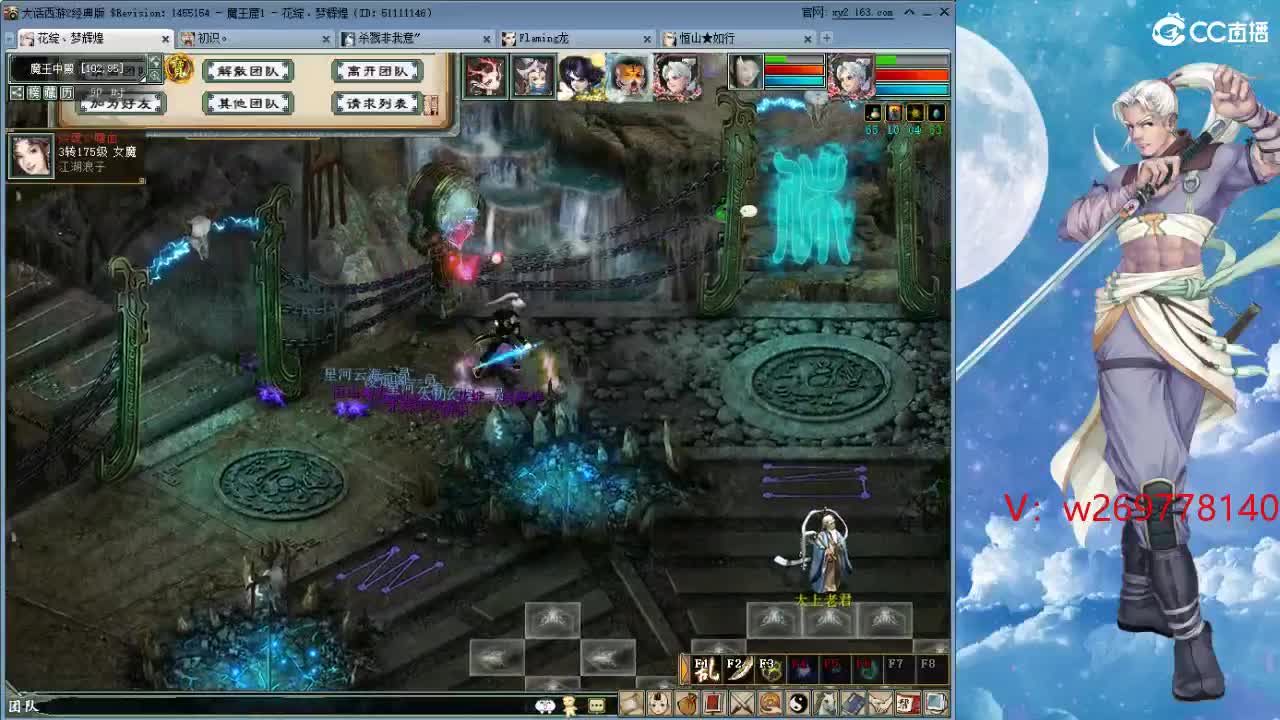
Task: Click the 解散团队 disband team button
Action: 248,71
